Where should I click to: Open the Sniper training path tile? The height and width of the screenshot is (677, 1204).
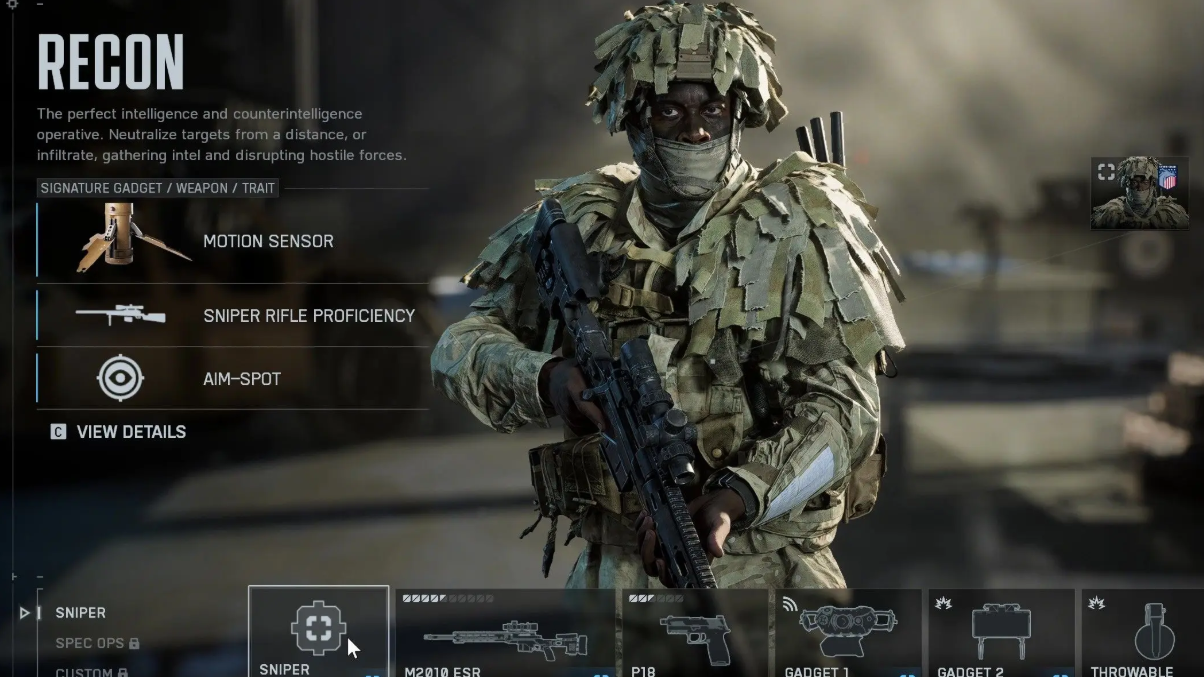tap(318, 632)
